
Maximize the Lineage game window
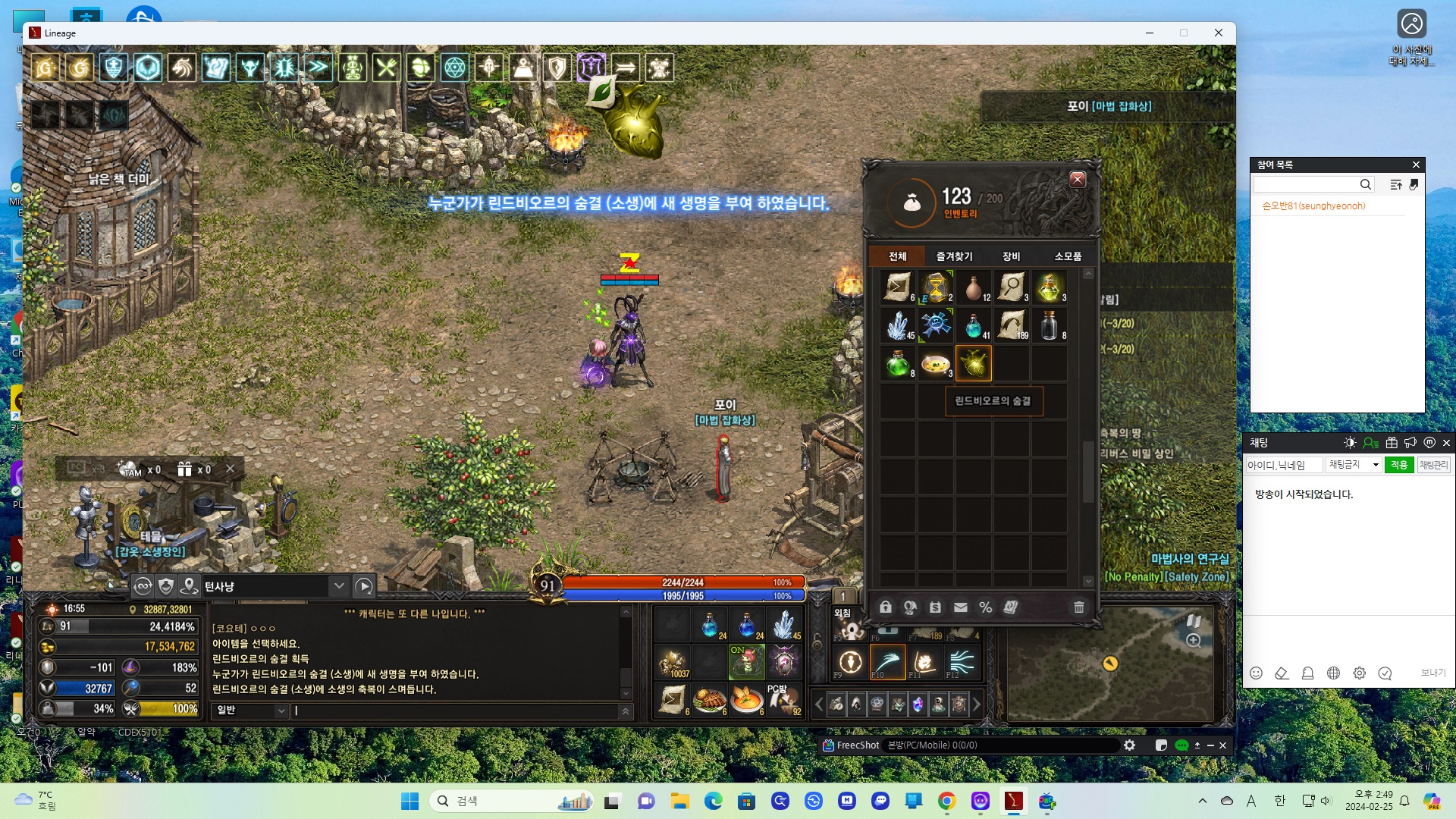(x=1183, y=33)
